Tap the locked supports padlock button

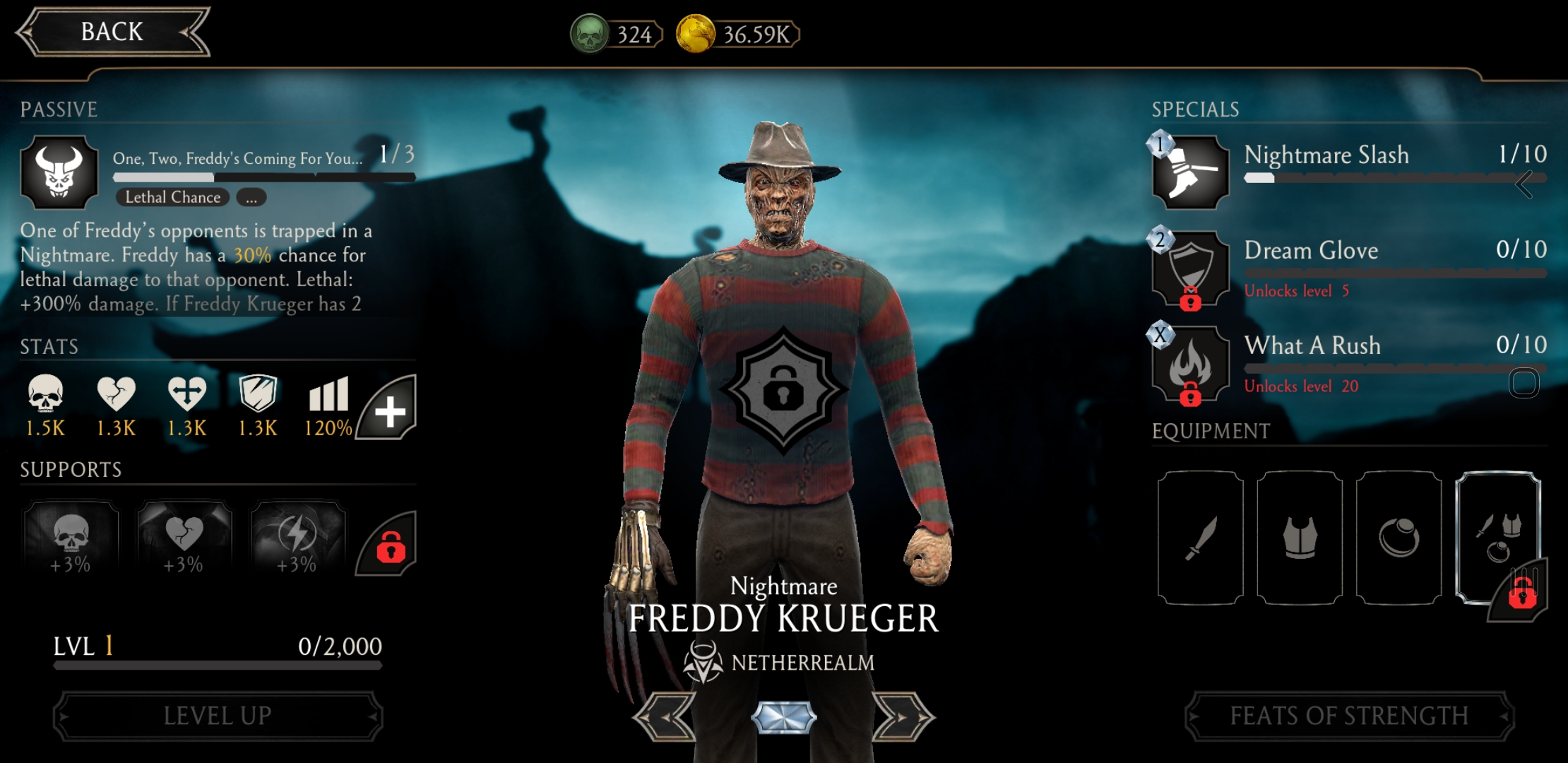(389, 545)
